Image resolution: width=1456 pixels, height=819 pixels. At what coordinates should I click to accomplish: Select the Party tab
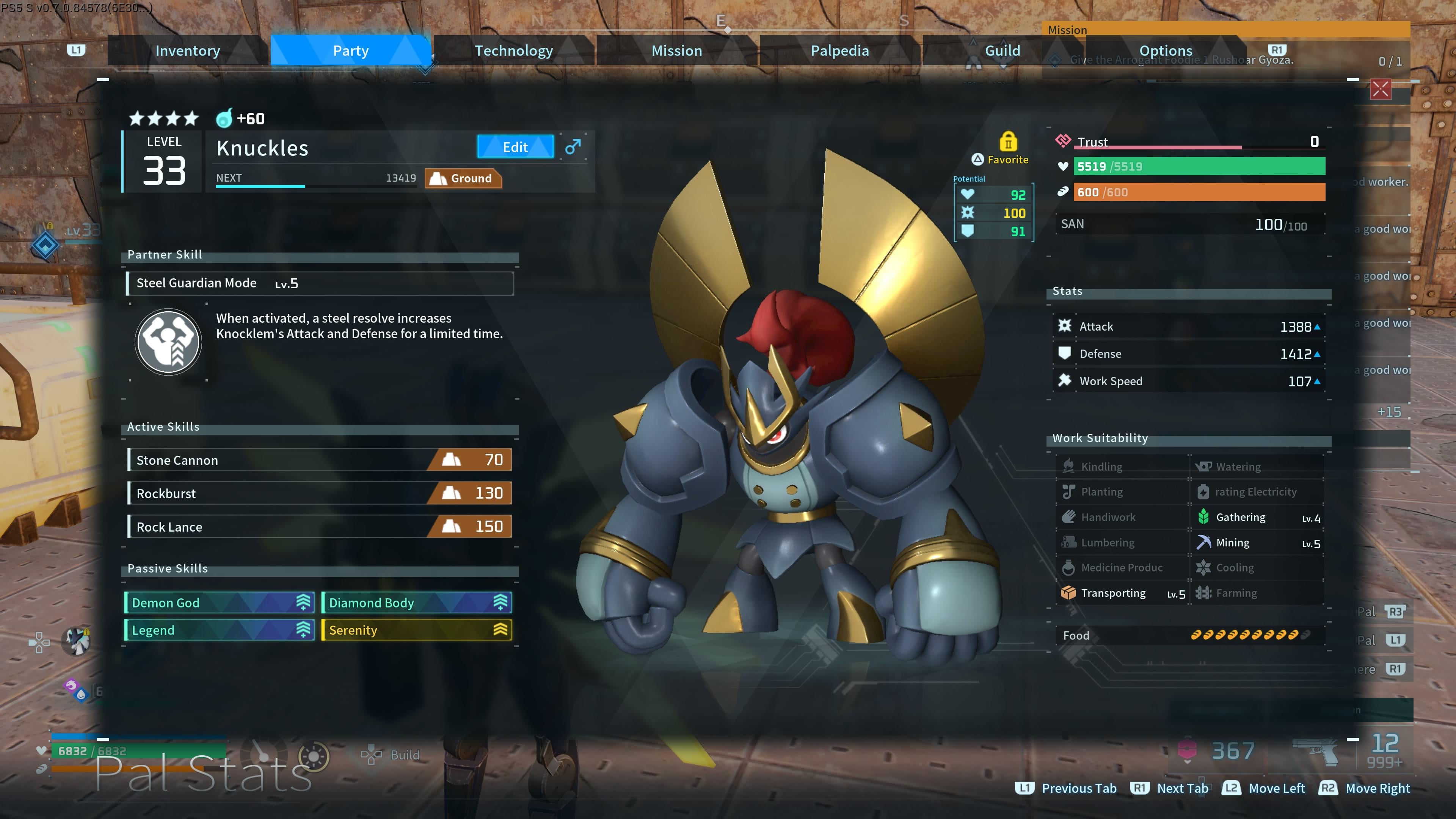point(350,51)
